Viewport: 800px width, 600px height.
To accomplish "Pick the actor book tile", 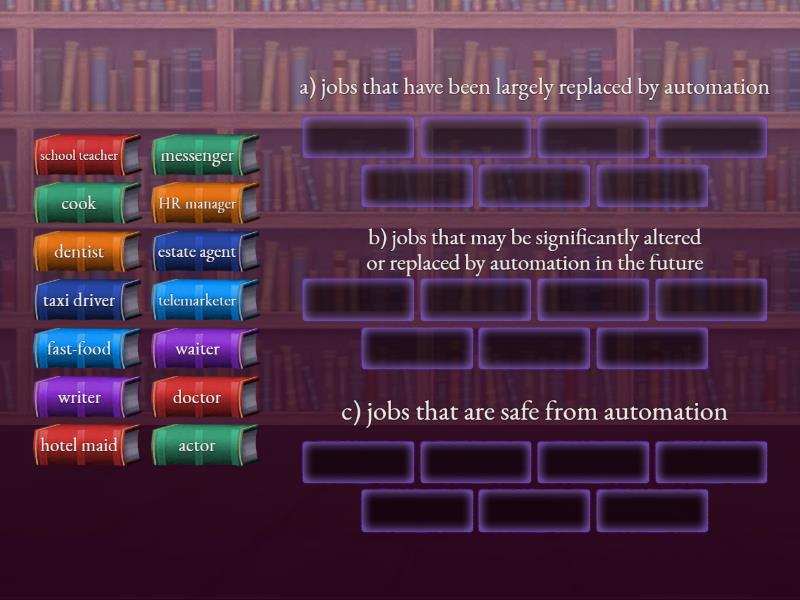I will (x=198, y=445).
